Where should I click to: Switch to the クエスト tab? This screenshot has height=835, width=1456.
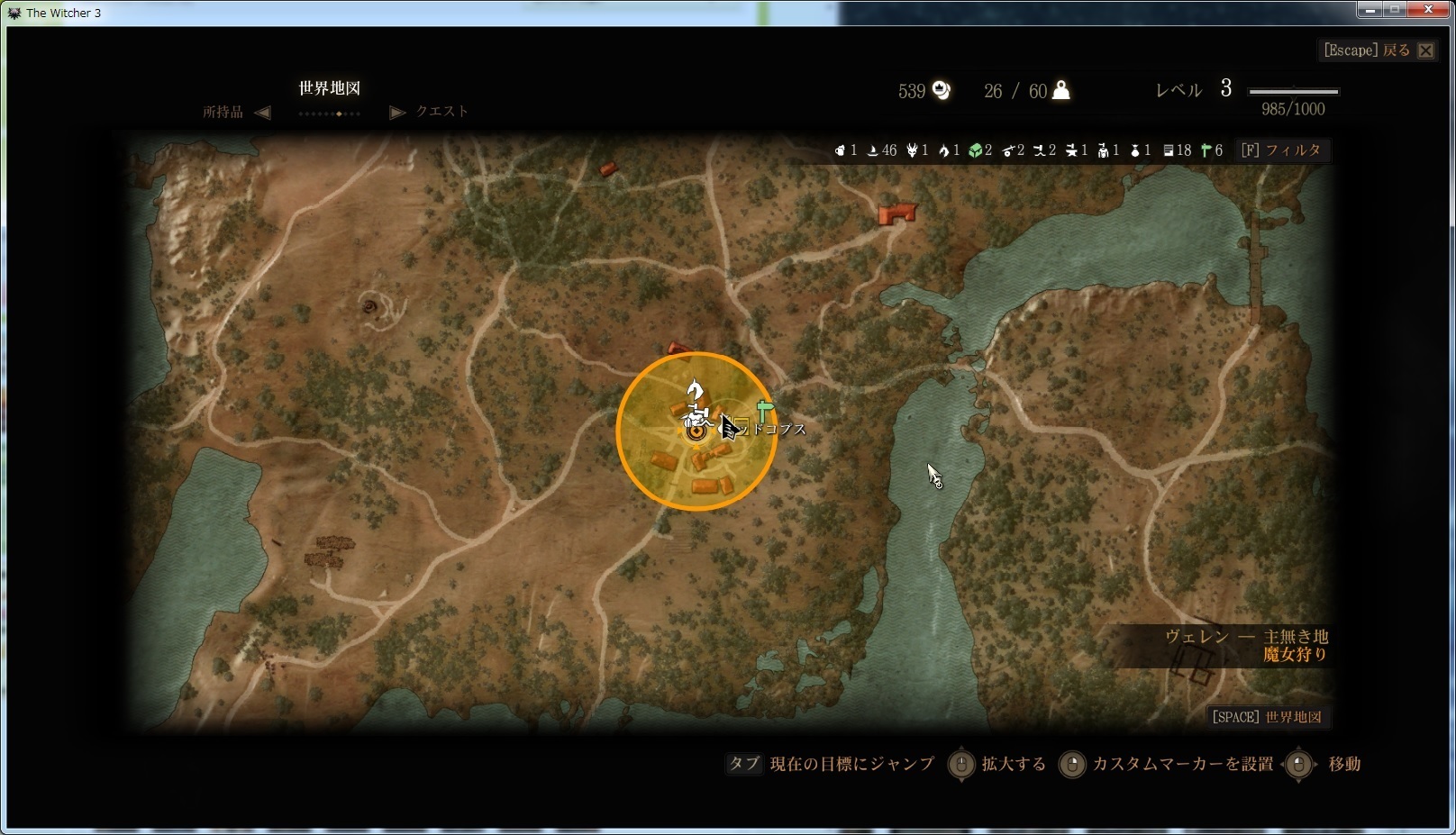[x=441, y=112]
